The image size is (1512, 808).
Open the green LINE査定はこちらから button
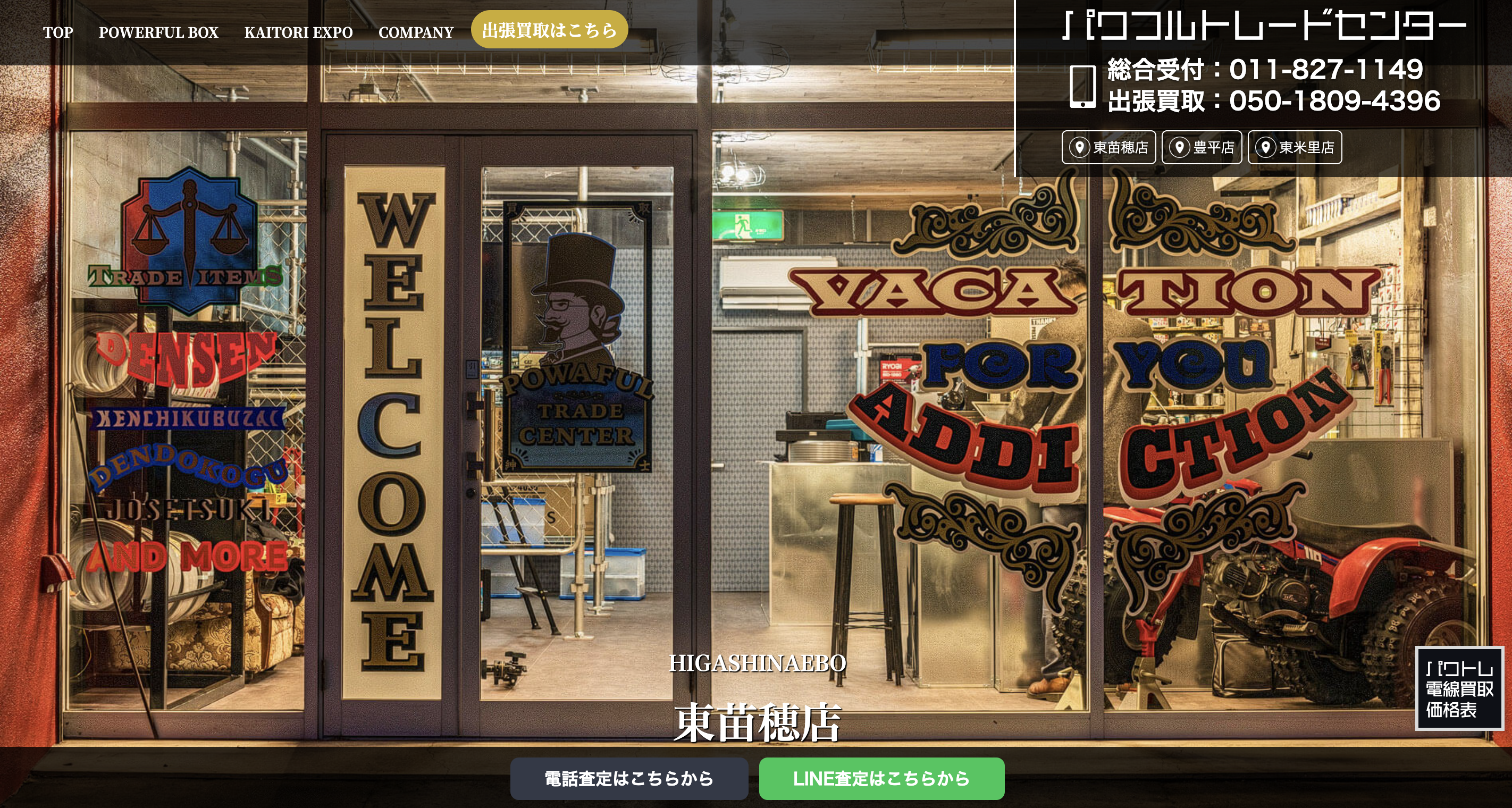click(881, 779)
